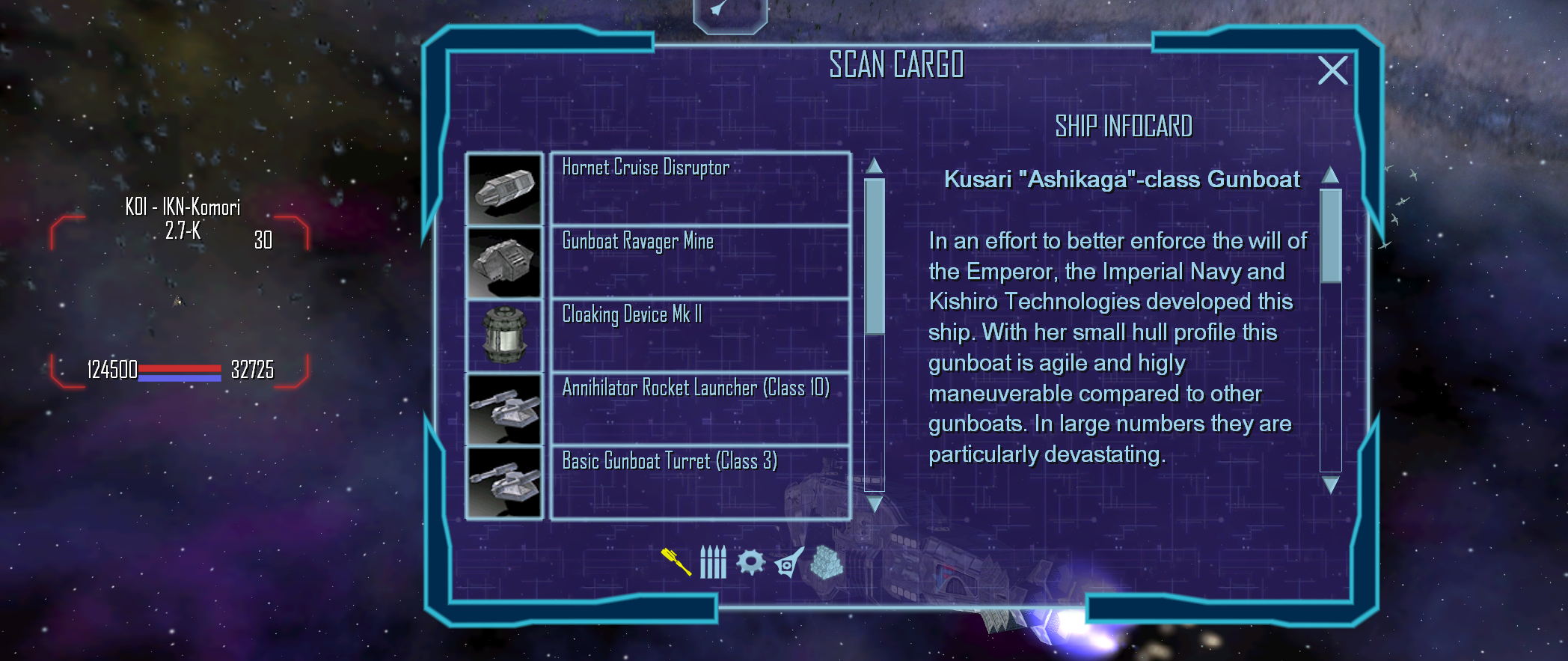The width and height of the screenshot is (1568, 661).
Task: Show the ship category filter
Action: (x=788, y=563)
